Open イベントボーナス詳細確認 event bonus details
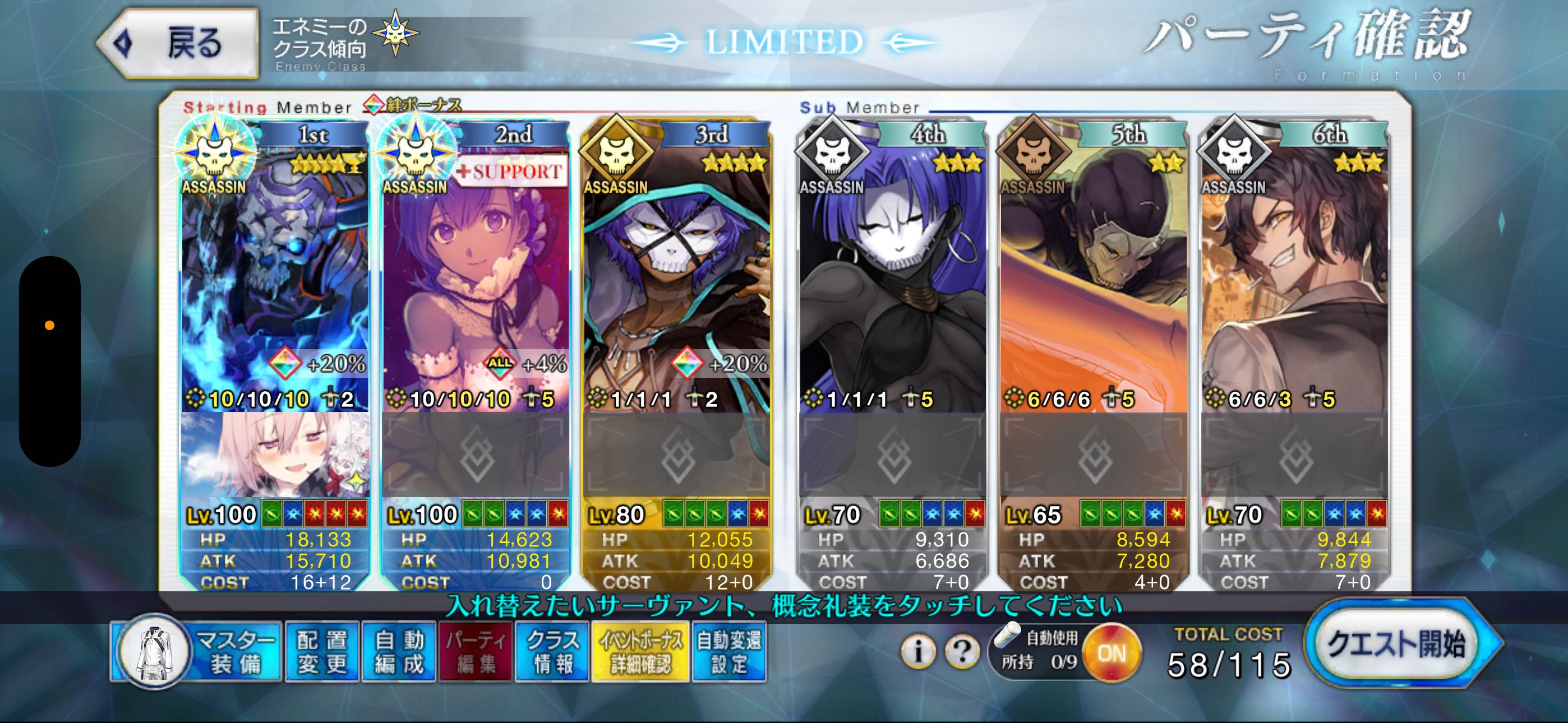Screen dimensions: 1568x723 (640, 652)
